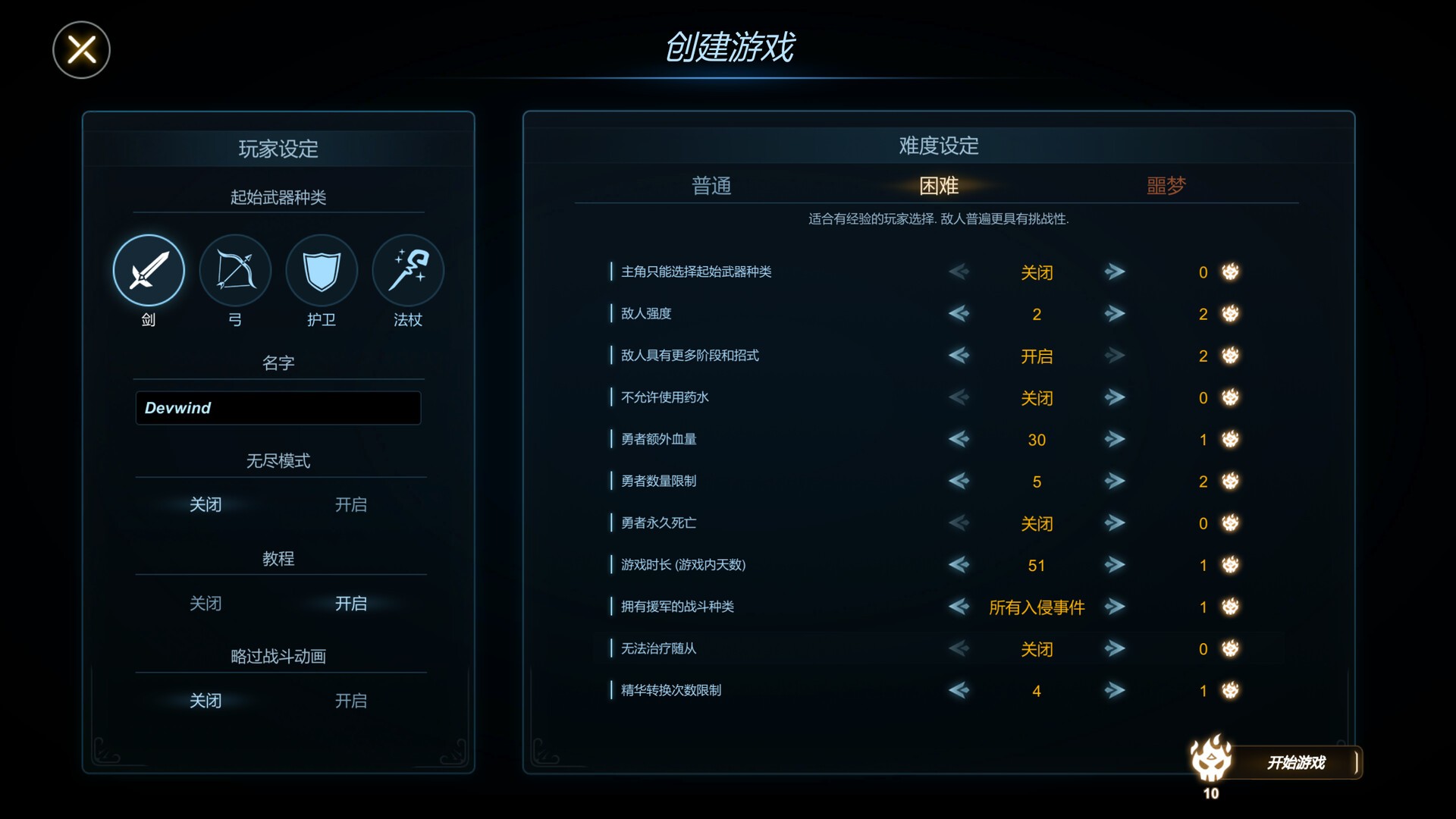Screen dimensions: 1456x819
Task: Select the sword (剑) starting weapon
Action: click(149, 270)
